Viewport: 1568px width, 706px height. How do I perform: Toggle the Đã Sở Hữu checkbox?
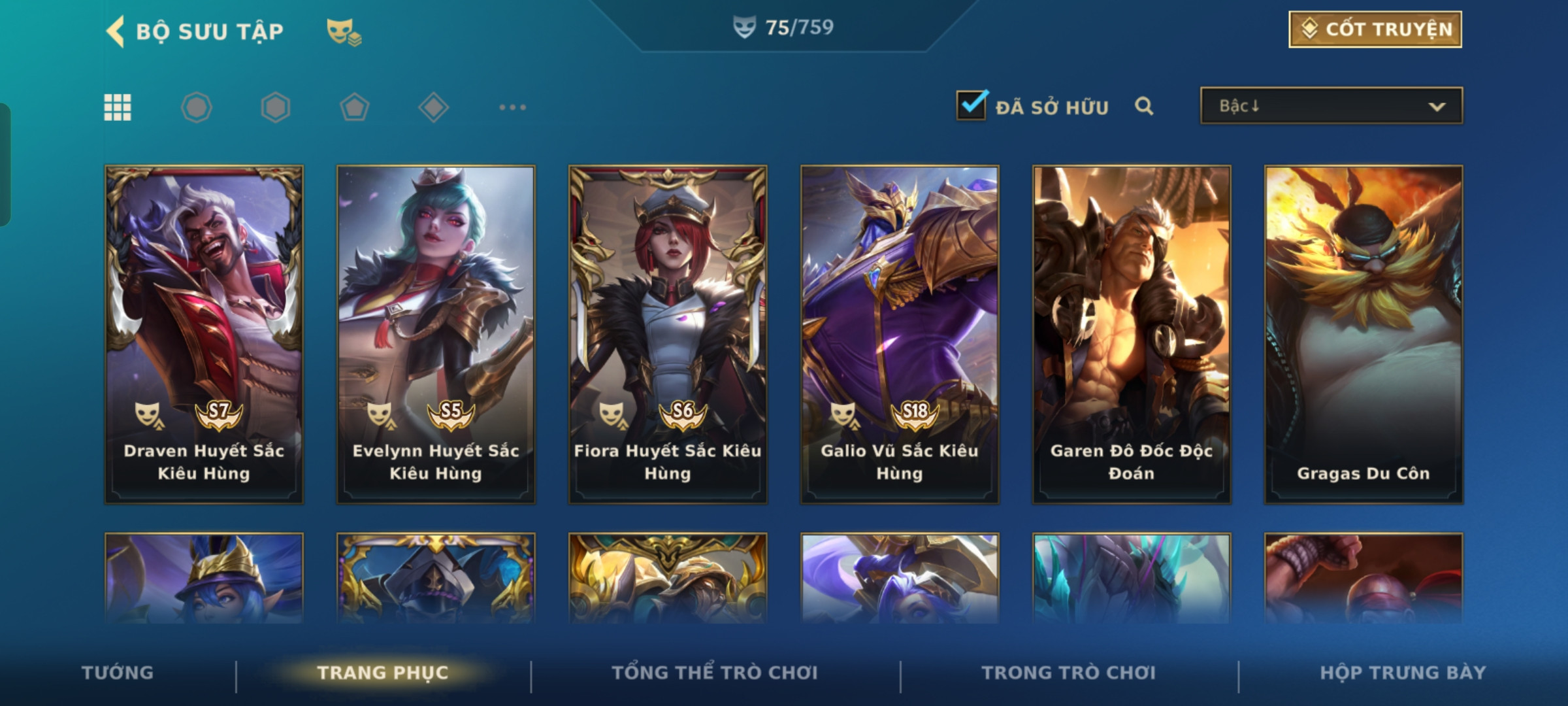tap(971, 106)
